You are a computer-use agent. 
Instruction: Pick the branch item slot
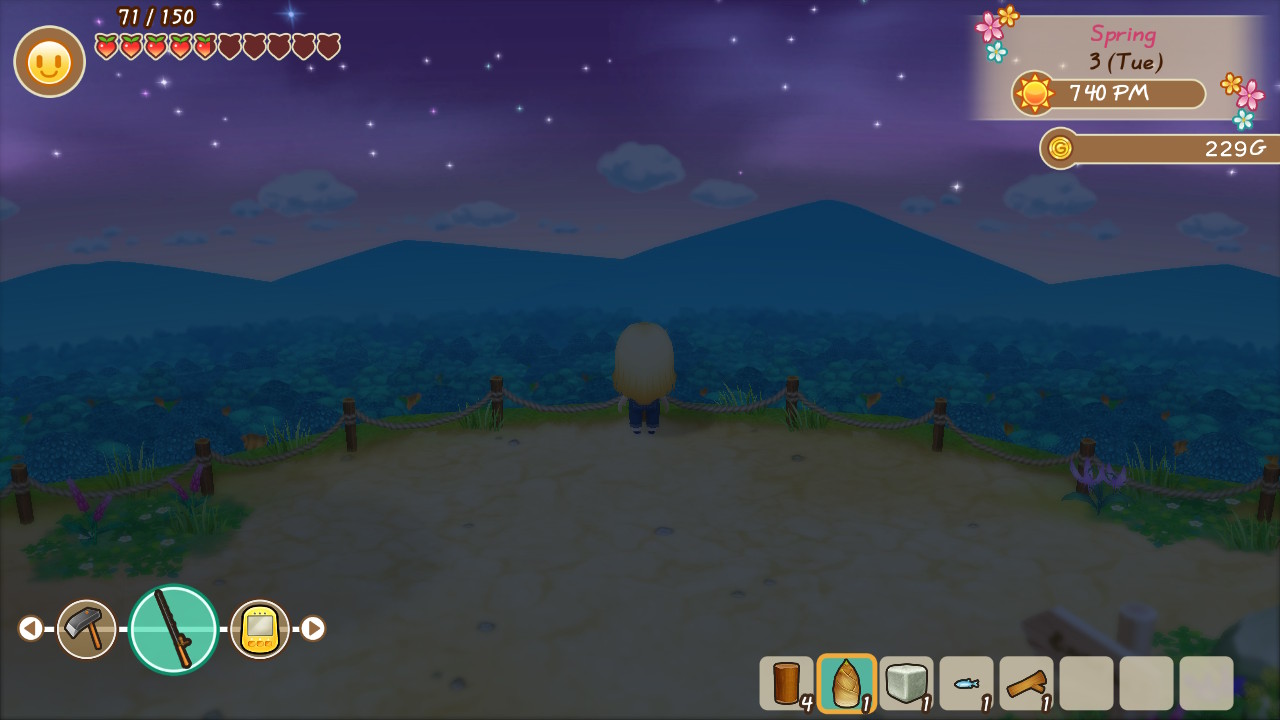pyautogui.click(x=1026, y=683)
